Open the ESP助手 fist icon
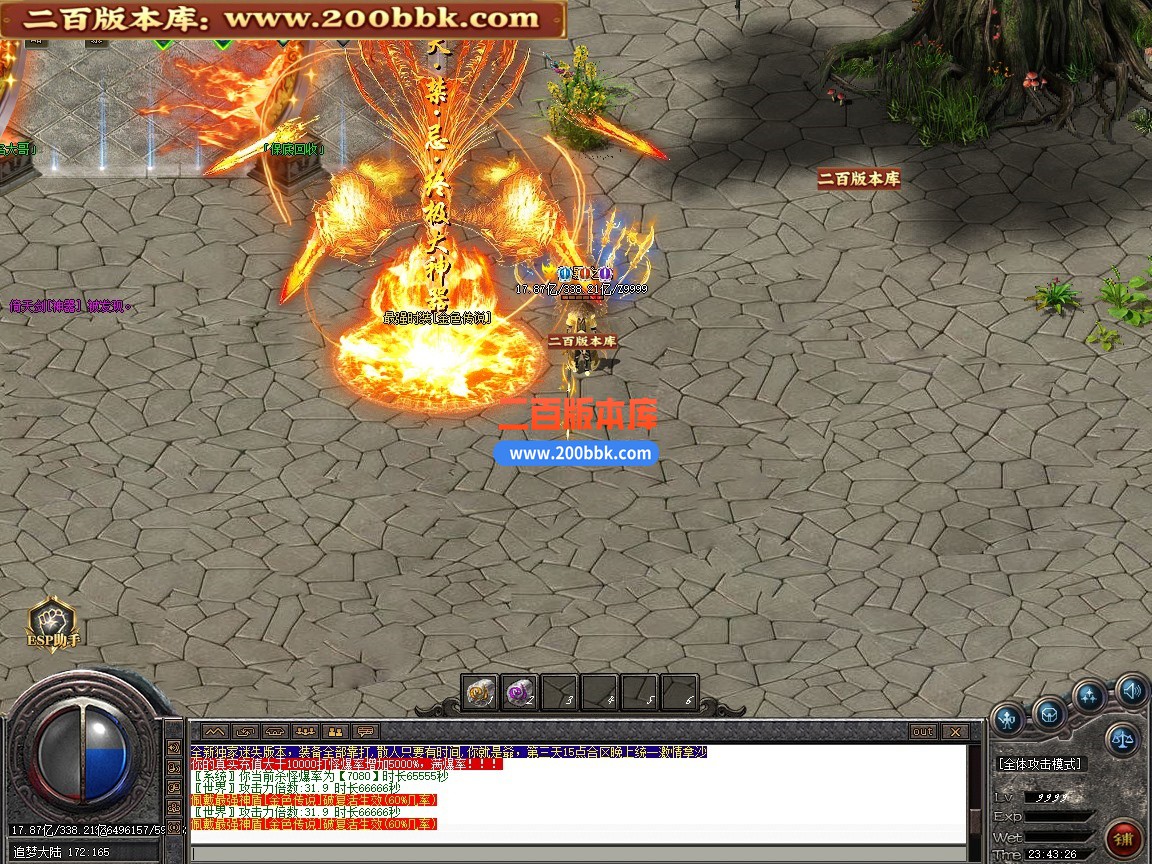Screen dimensions: 1152x864 tap(52, 620)
